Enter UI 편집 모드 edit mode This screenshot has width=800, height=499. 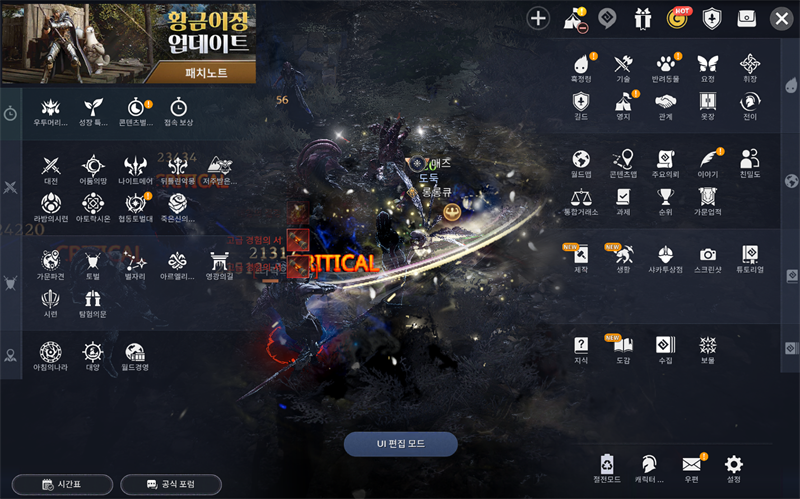pyautogui.click(x=400, y=444)
